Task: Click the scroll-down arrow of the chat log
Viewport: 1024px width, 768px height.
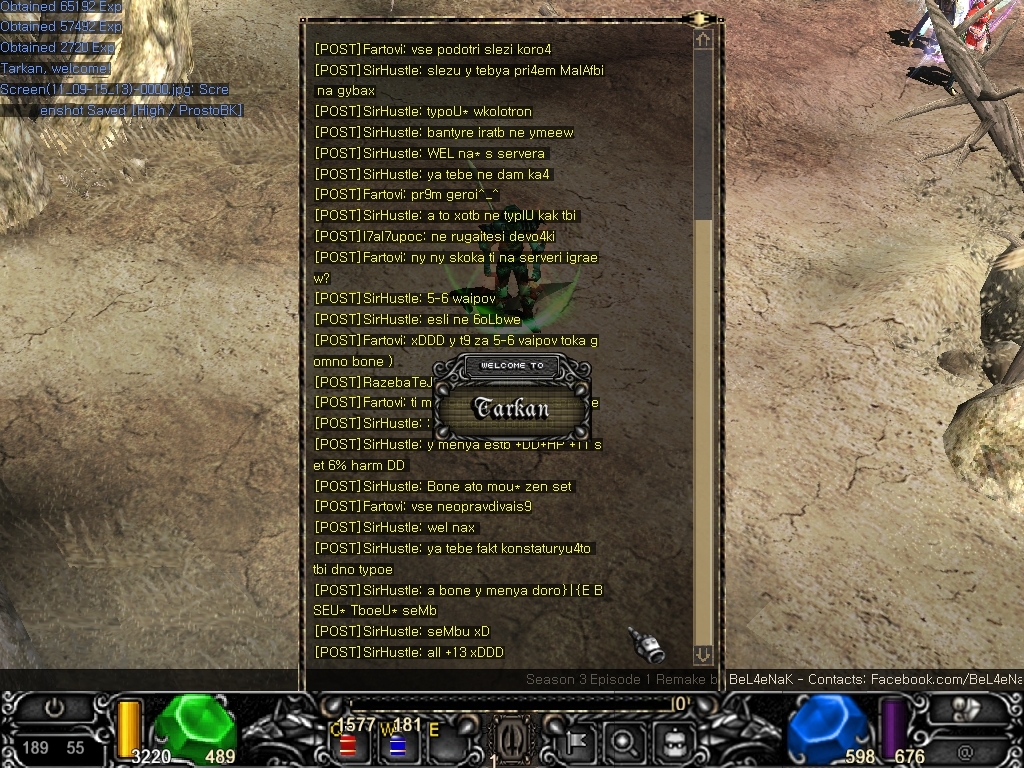Action: pos(703,655)
